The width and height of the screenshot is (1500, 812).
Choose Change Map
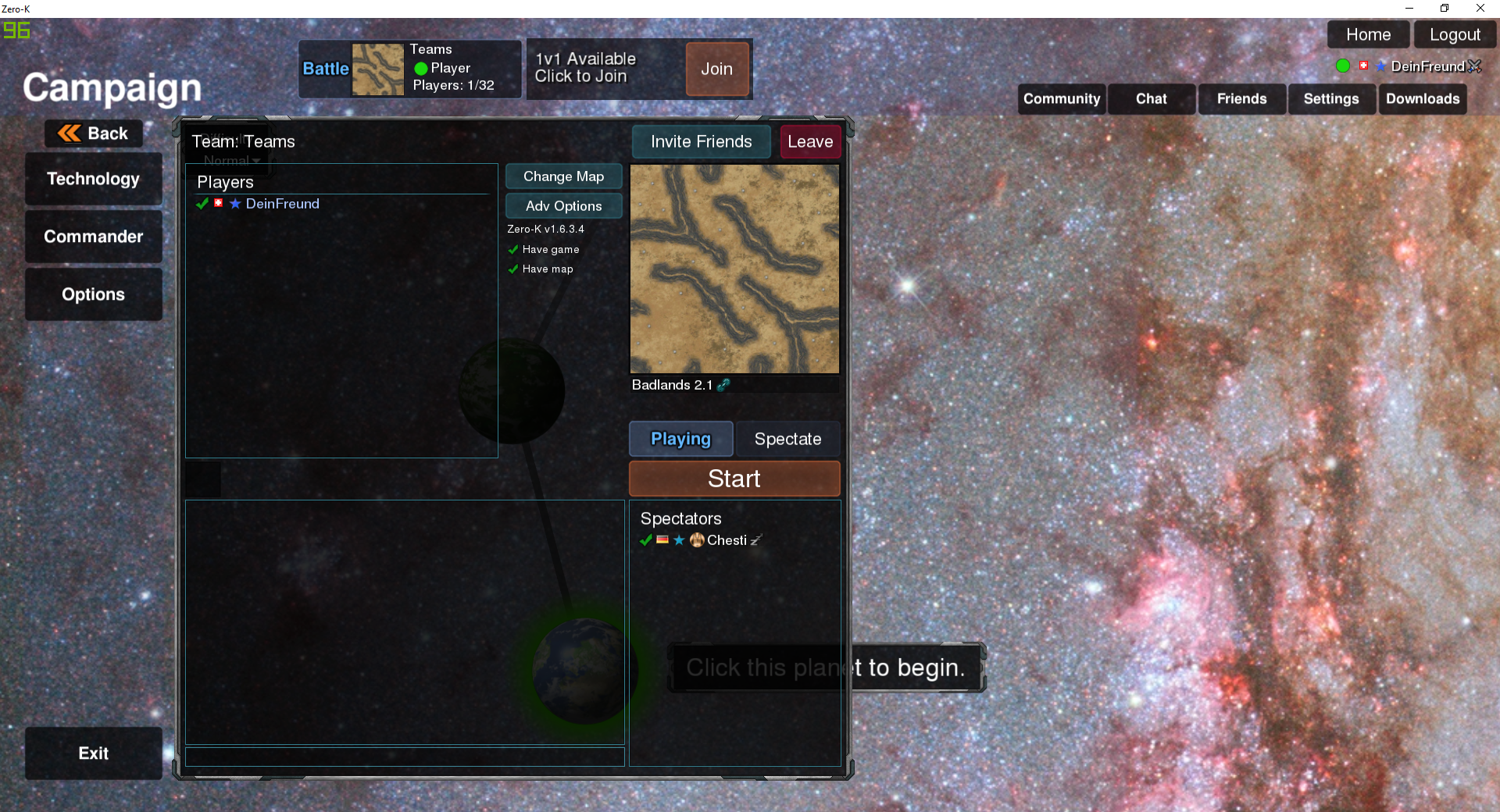click(563, 176)
